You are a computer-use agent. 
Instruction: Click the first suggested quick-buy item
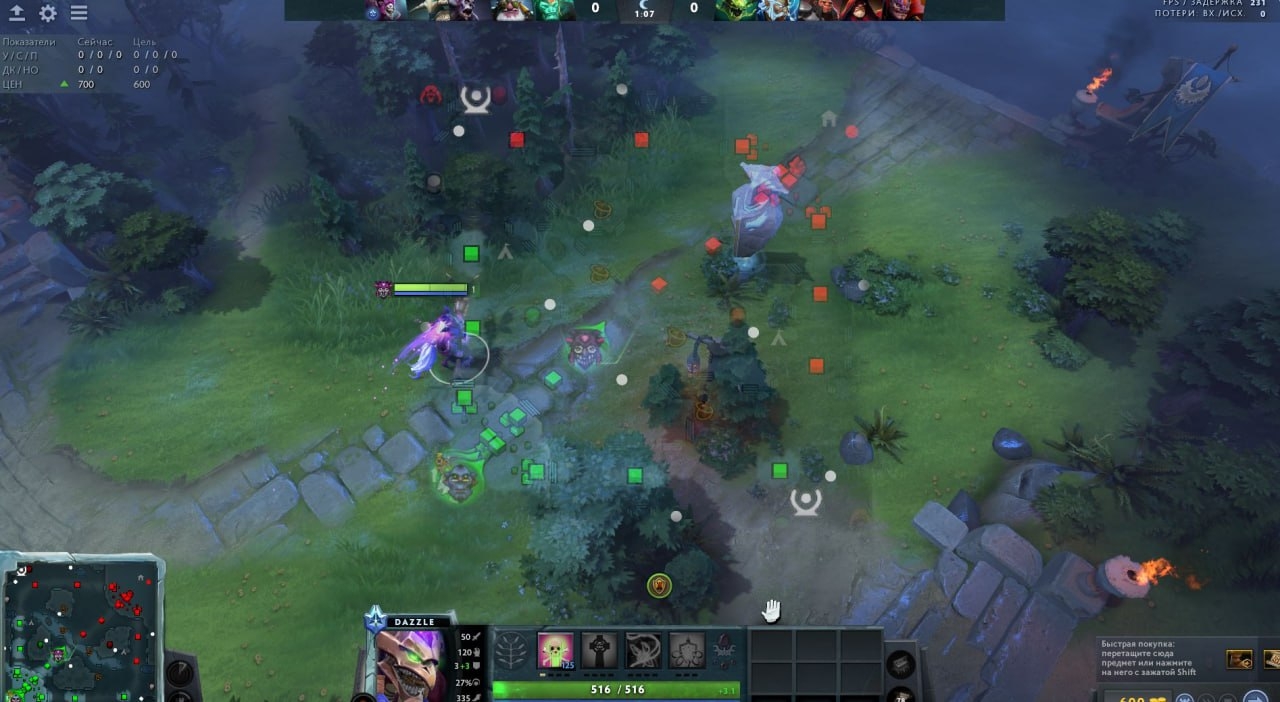[1240, 659]
